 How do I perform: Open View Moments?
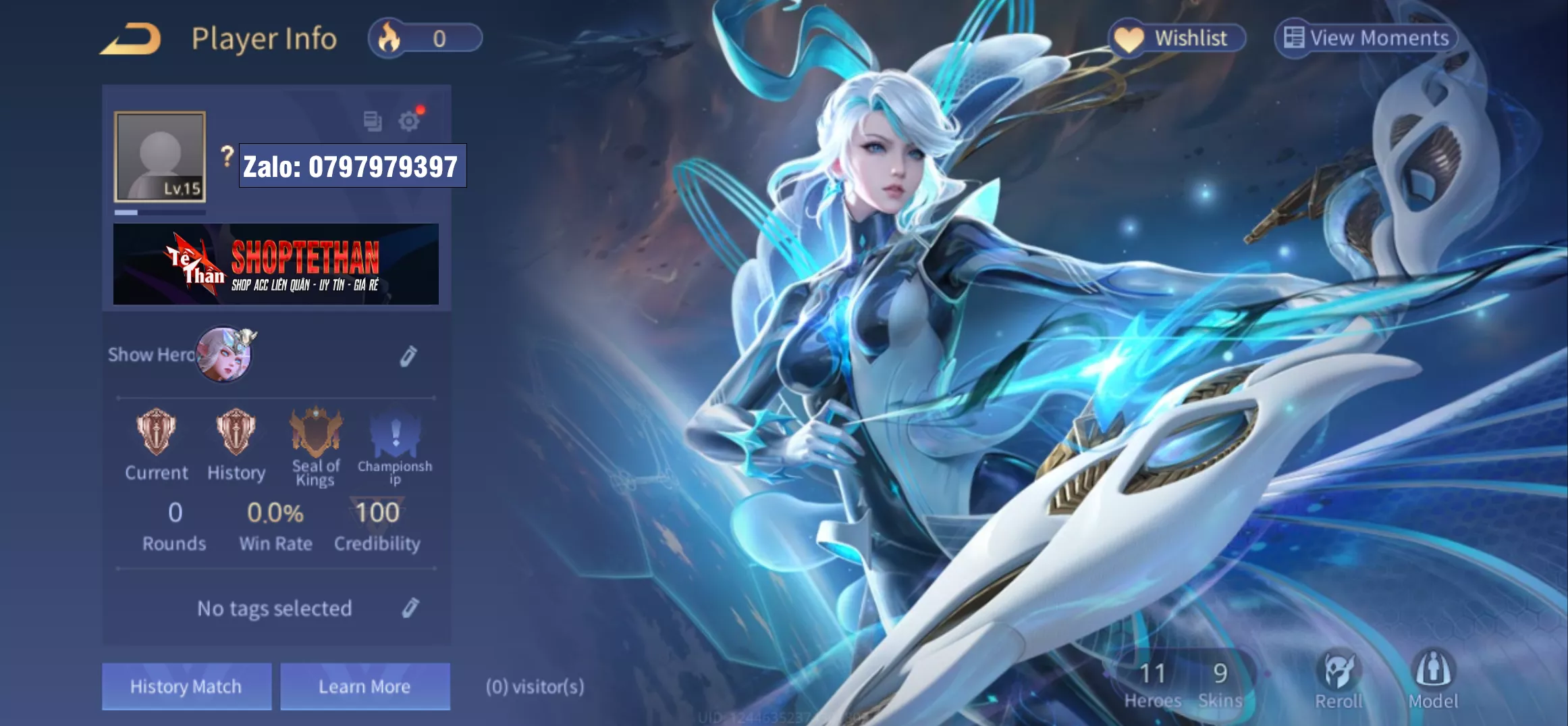1366,38
